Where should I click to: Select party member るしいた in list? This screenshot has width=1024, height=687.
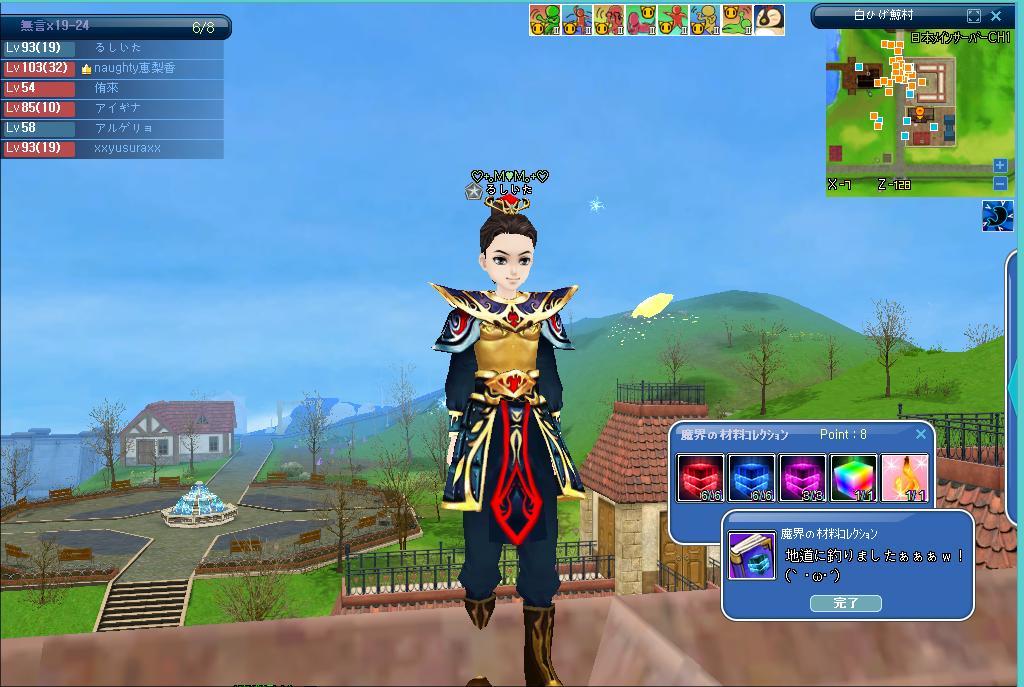click(118, 48)
